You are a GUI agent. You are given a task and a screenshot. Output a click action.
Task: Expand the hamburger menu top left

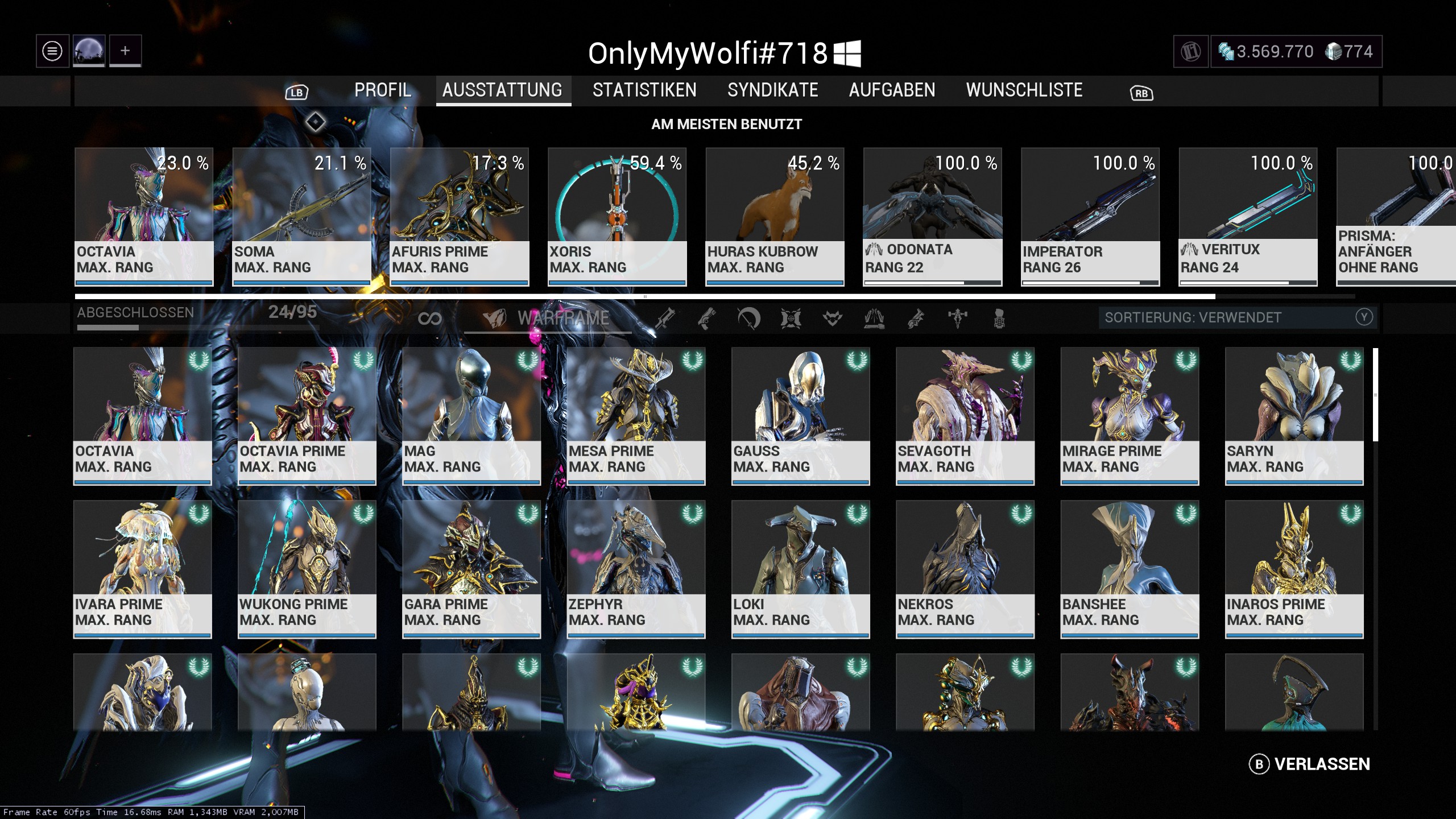click(51, 51)
